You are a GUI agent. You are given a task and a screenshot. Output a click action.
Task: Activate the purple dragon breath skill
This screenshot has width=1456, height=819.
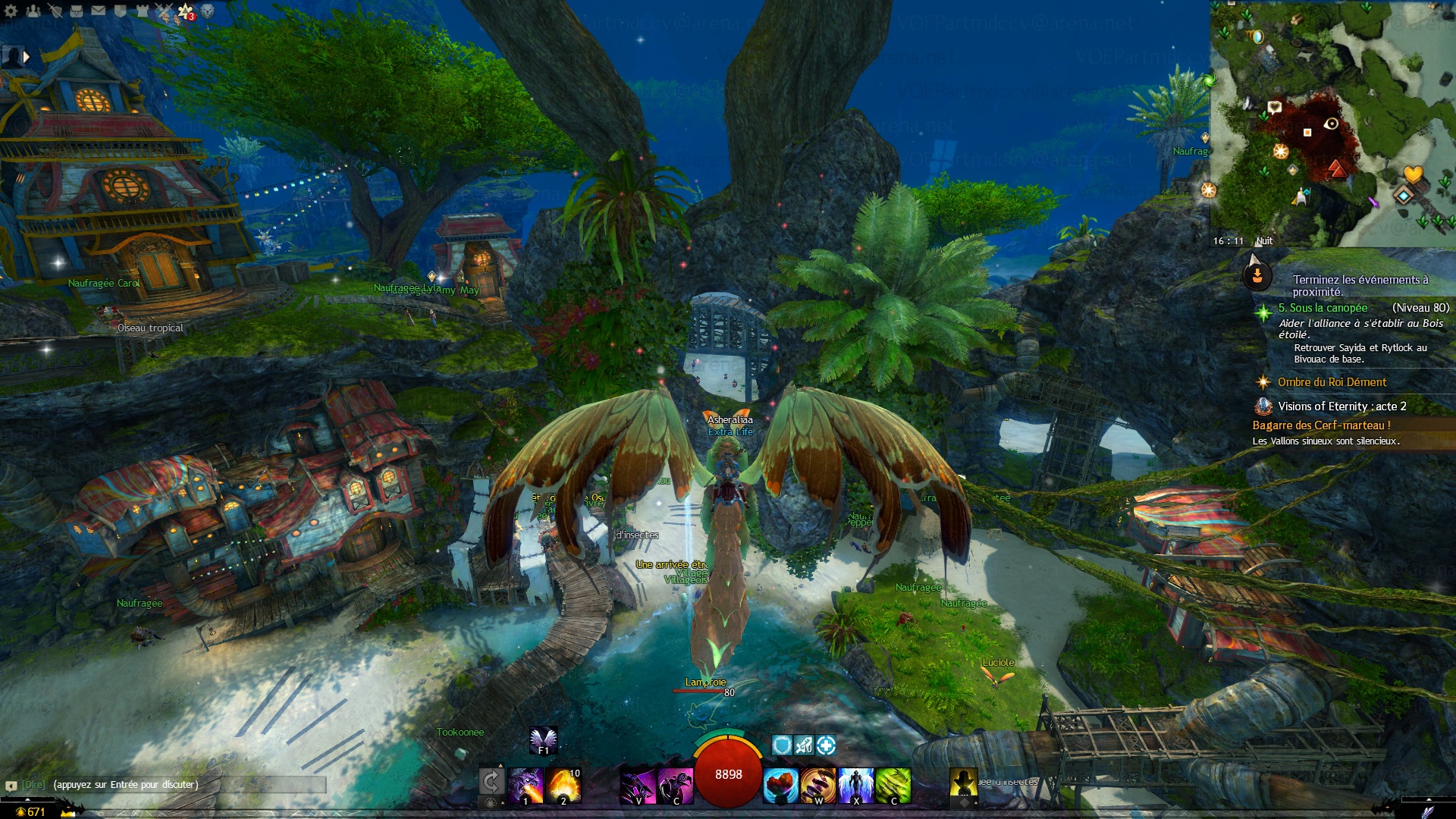526,785
